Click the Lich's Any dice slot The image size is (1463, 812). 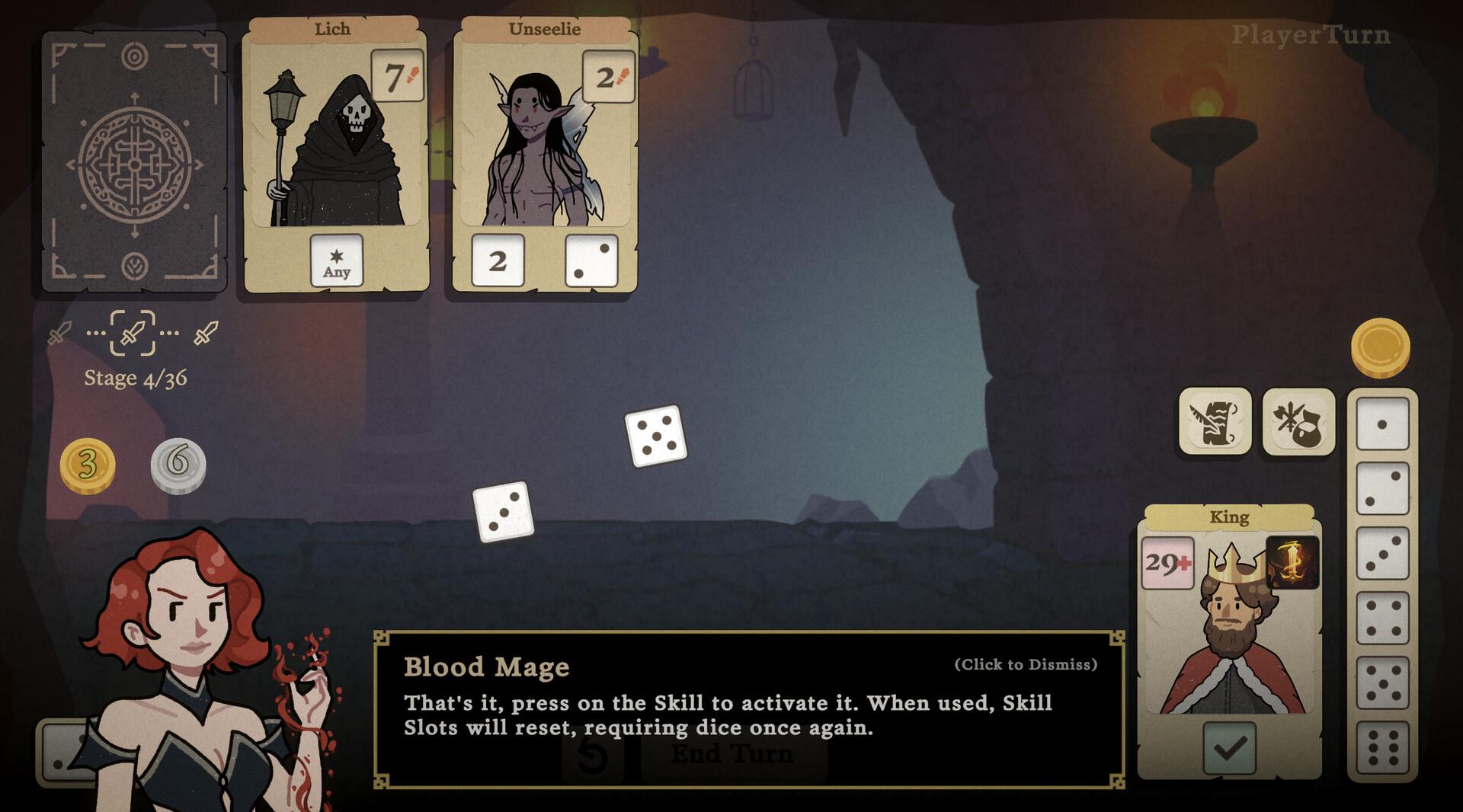click(x=337, y=261)
